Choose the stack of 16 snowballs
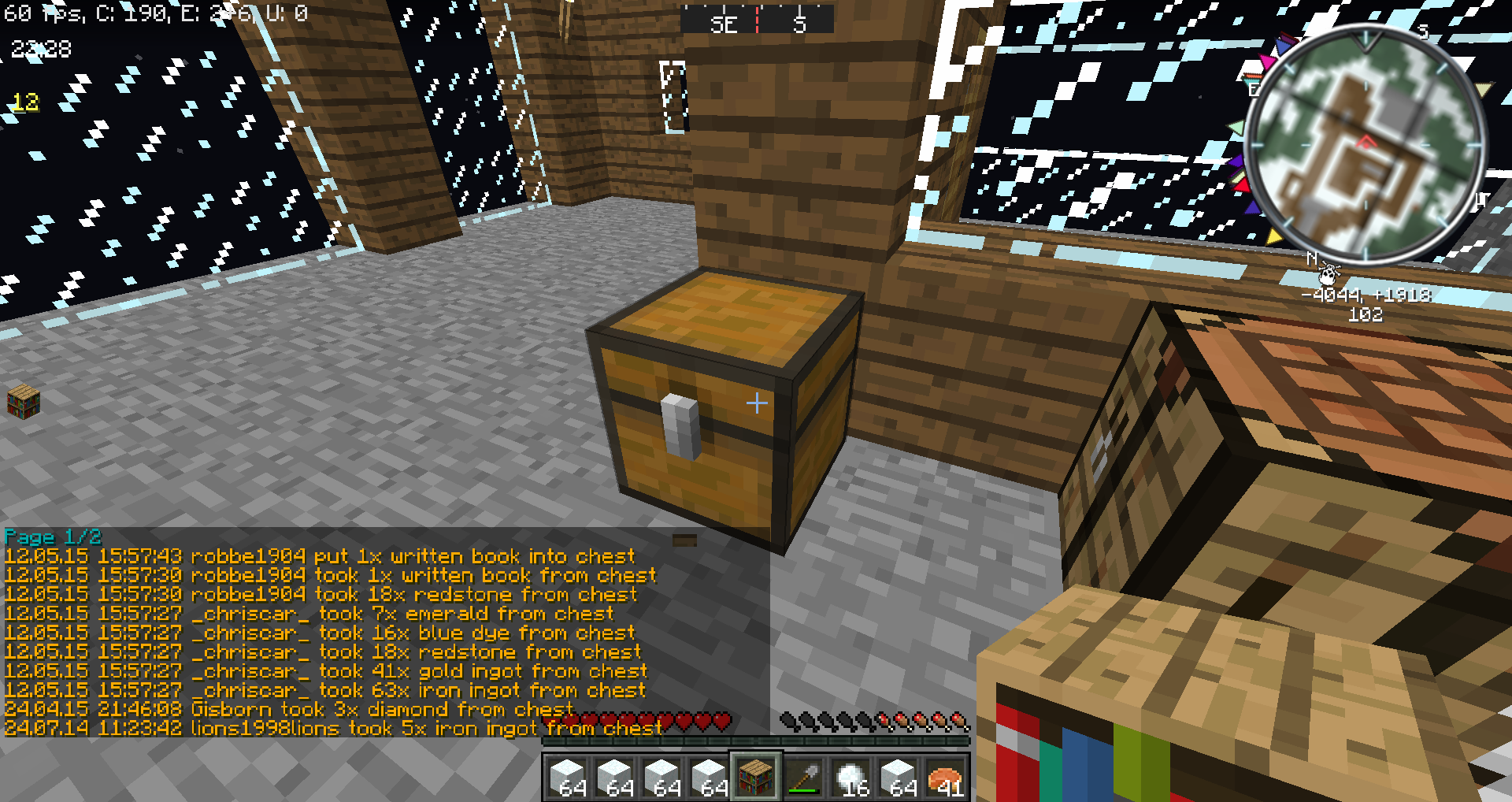The image size is (1512, 802). pyautogui.click(x=850, y=776)
